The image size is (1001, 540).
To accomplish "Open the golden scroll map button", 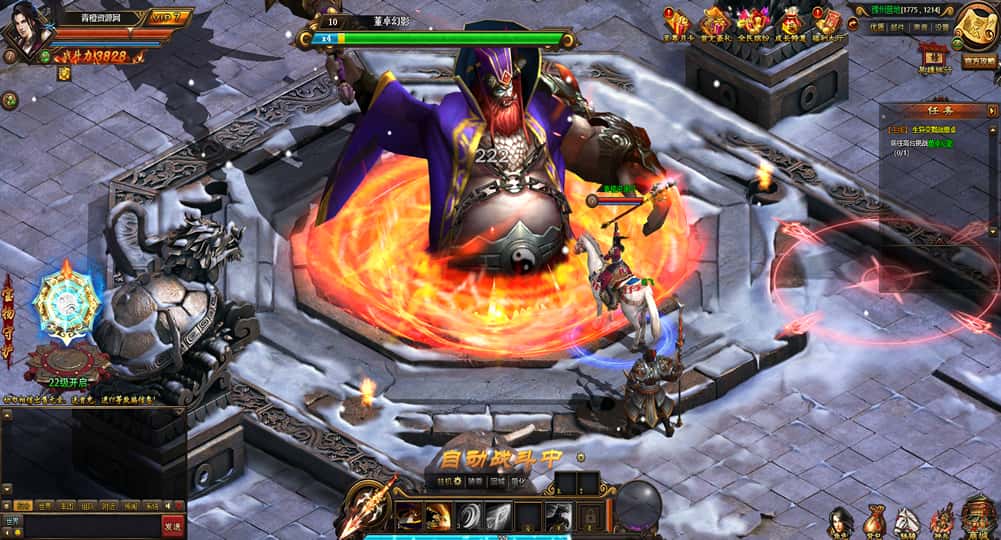I will click(x=972, y=27).
